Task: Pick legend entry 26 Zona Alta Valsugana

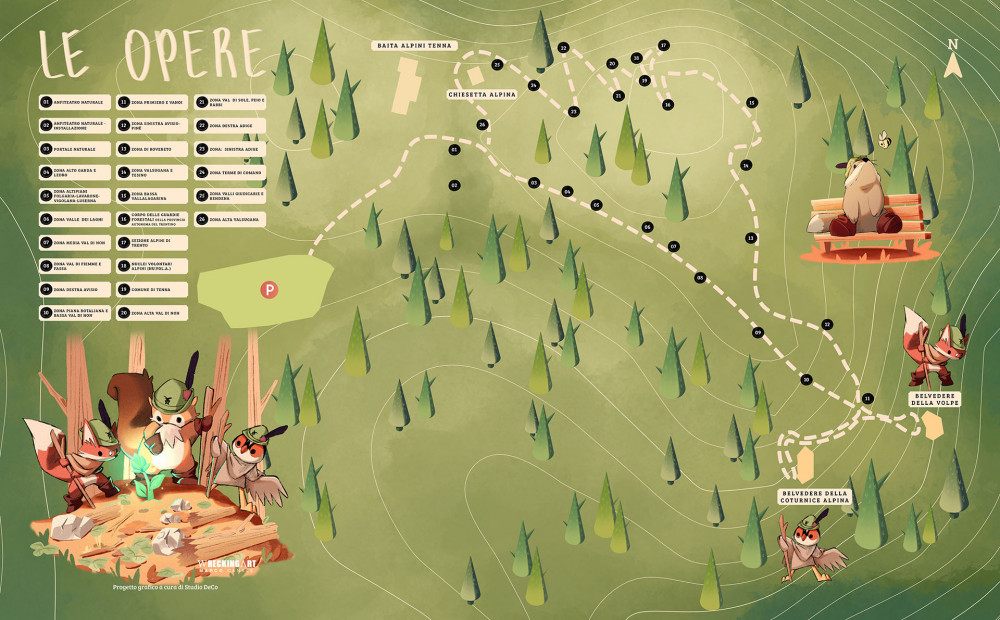Action: 230,218
